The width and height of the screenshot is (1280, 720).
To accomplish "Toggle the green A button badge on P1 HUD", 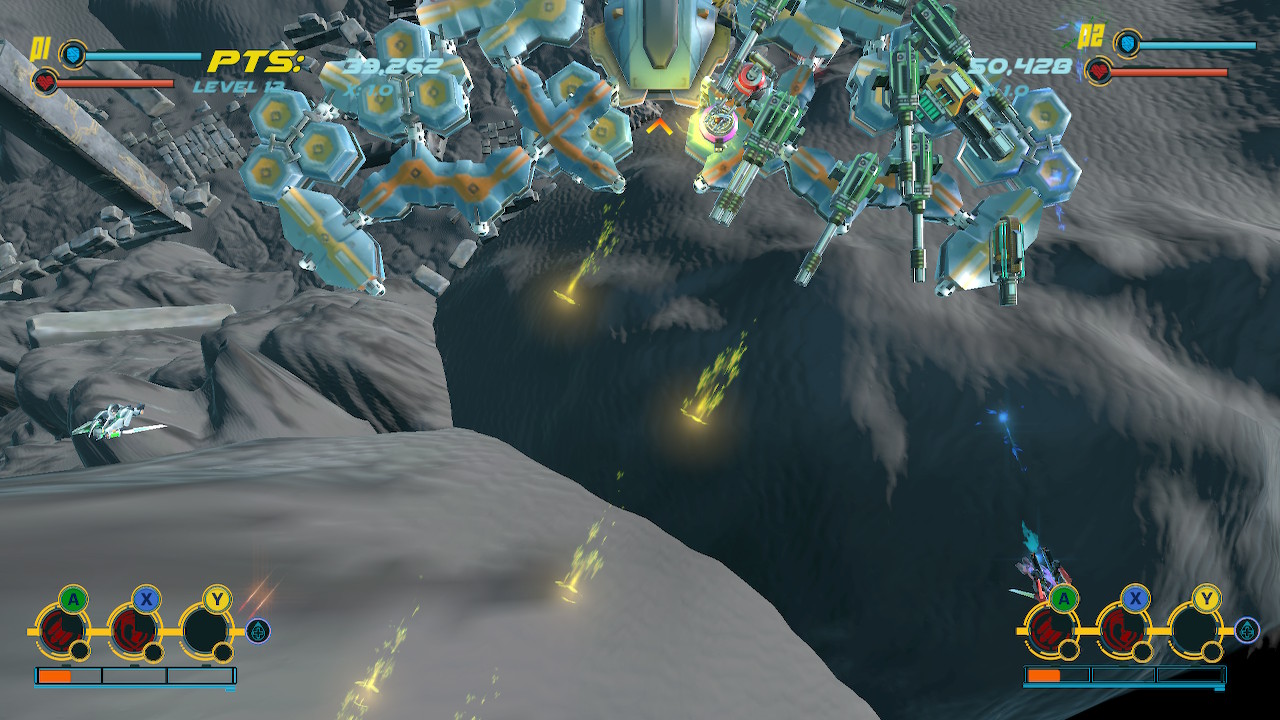I will (72, 599).
